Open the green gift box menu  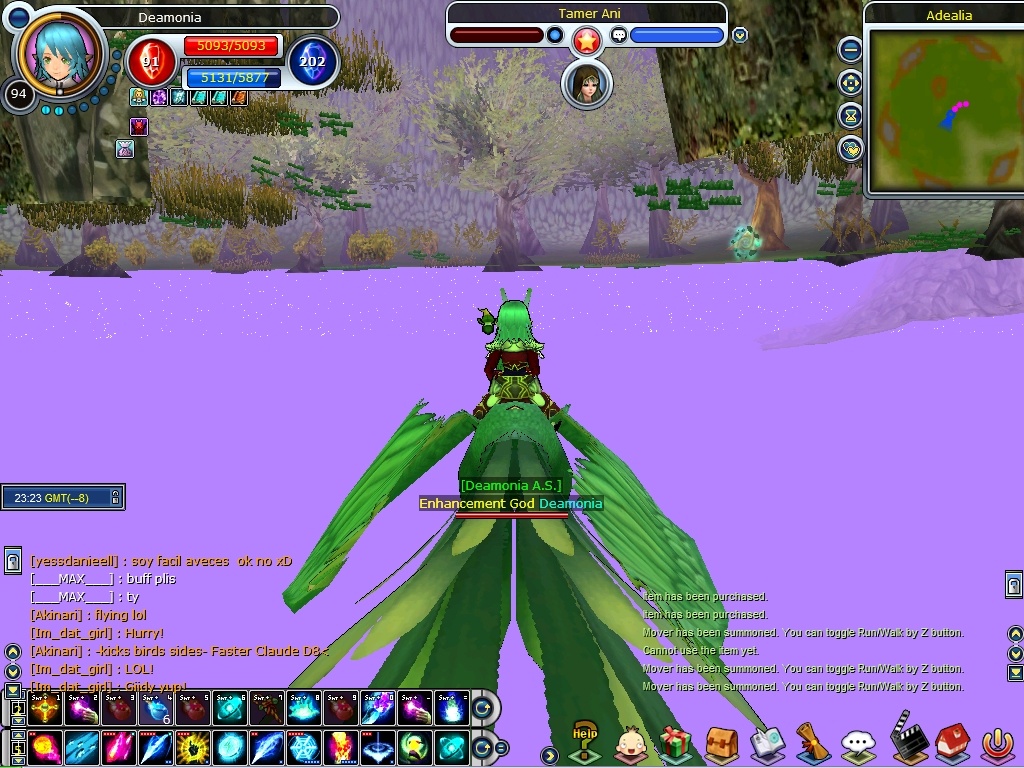coord(676,743)
